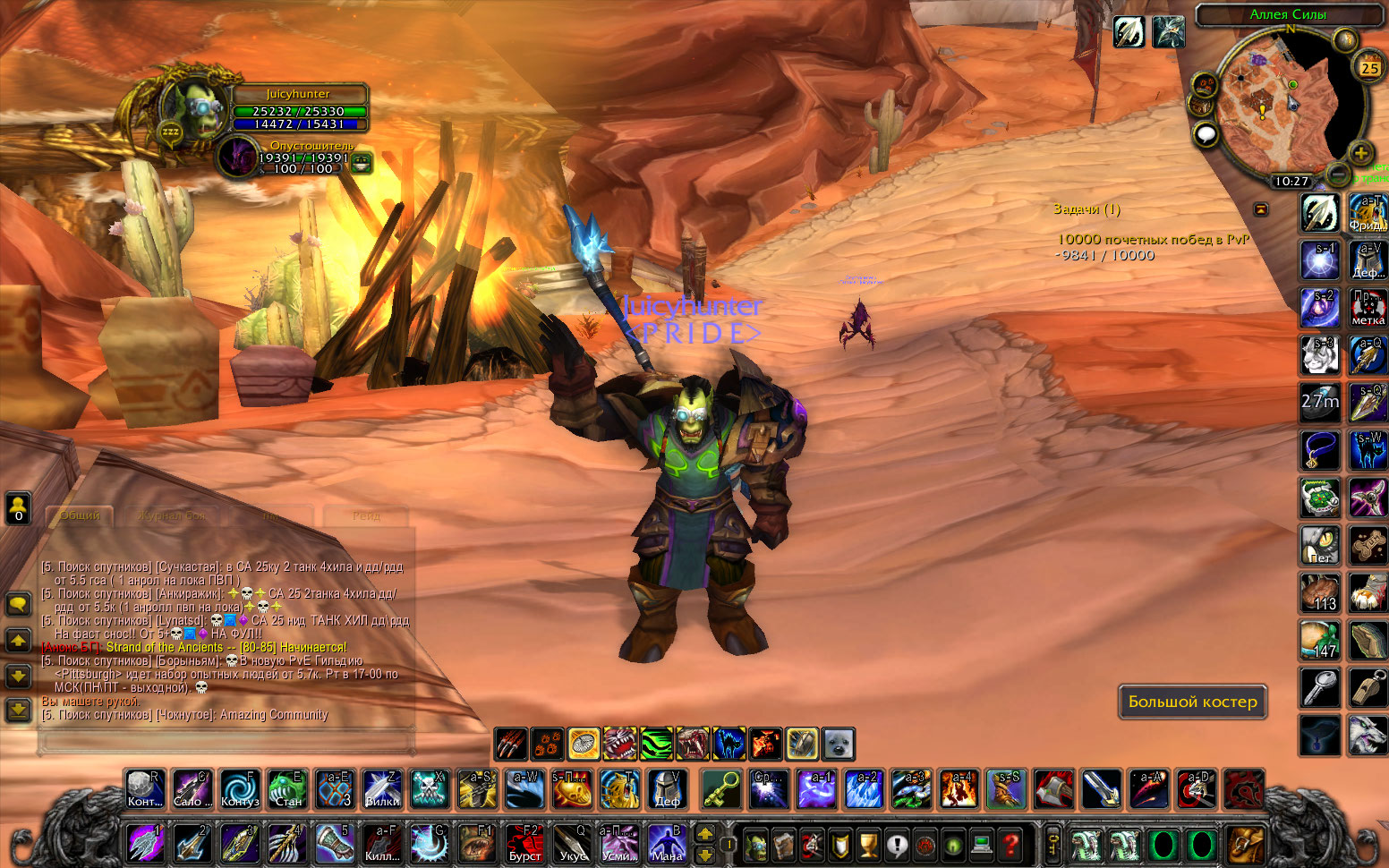Select the Опустошитель pet frame

tap(240, 157)
